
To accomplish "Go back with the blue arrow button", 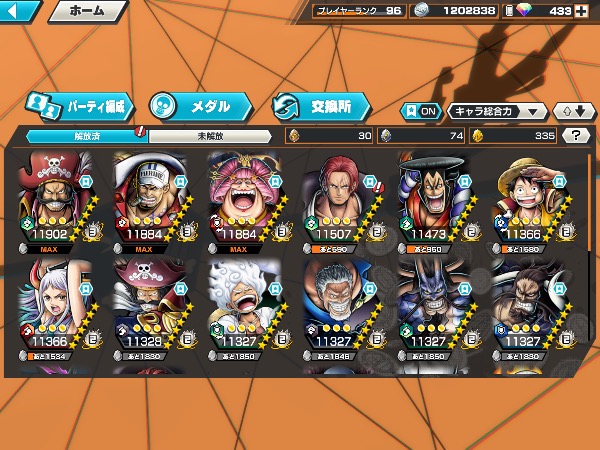I will click(x=21, y=12).
